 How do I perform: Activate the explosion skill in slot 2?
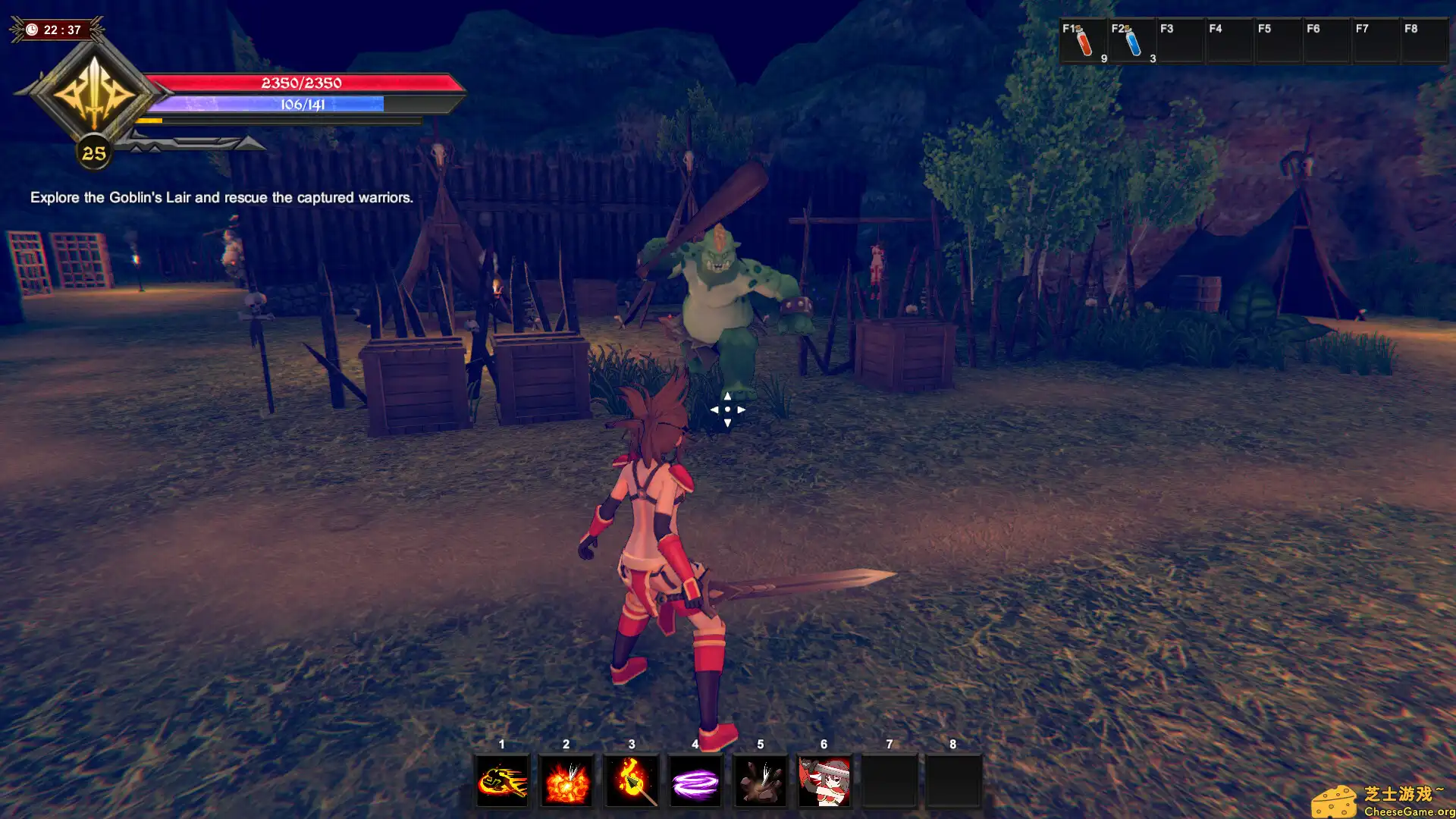pyautogui.click(x=566, y=781)
